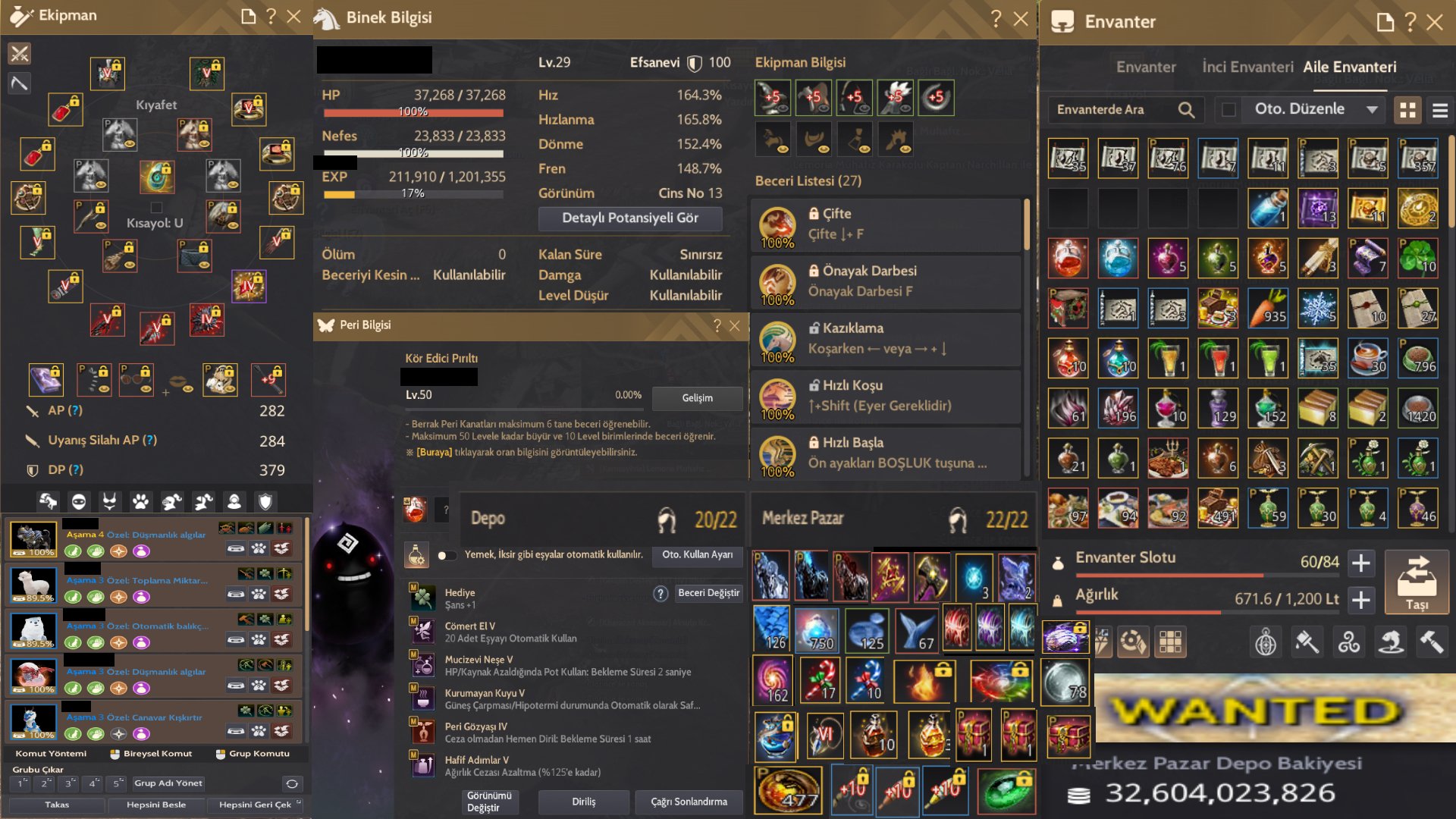Select the pet paw tab in Ekipman panel
Viewport: 1456px width, 819px height.
pos(143,500)
